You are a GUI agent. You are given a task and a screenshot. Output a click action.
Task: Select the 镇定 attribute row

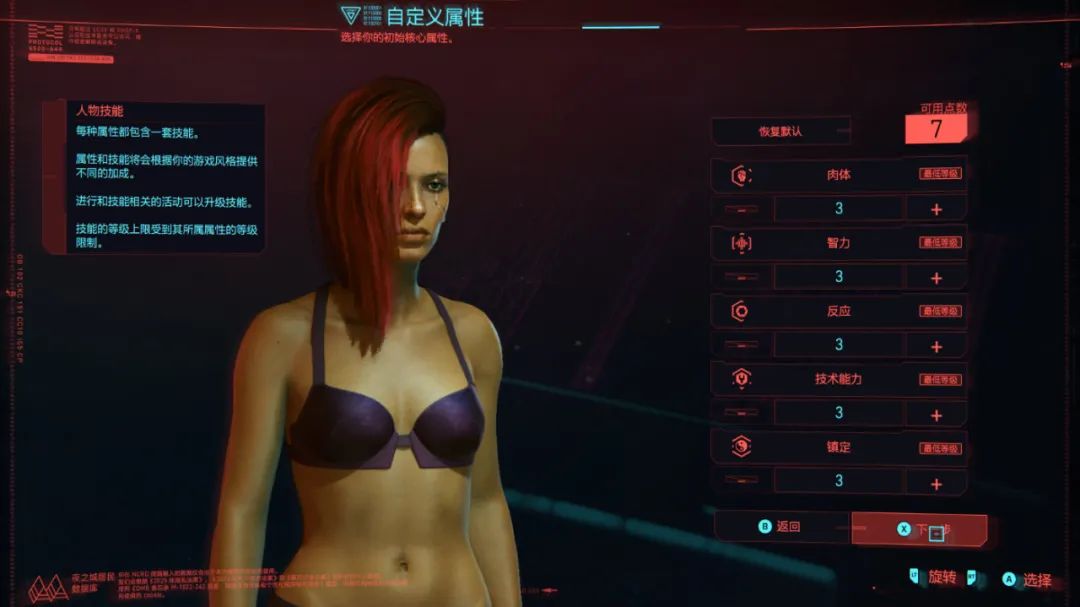click(x=838, y=447)
